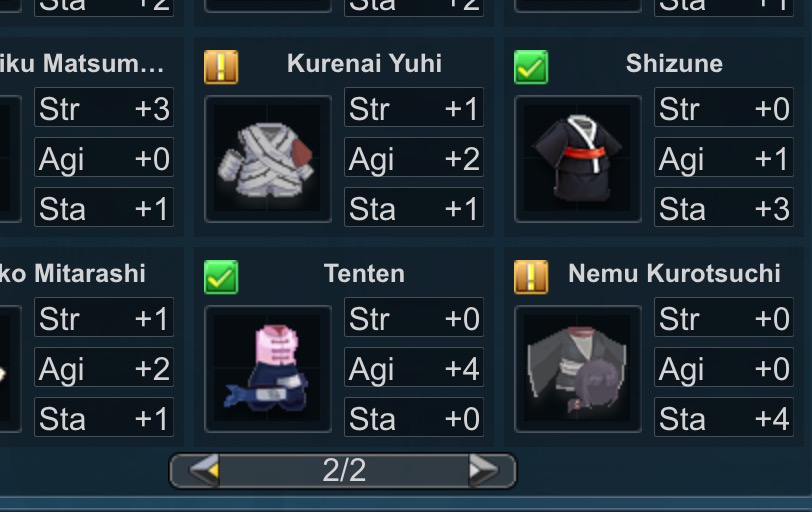Screen dimensions: 812x512
Task: Select Nemu Kurotsuchi's grey robe outfit
Action: (x=577, y=369)
